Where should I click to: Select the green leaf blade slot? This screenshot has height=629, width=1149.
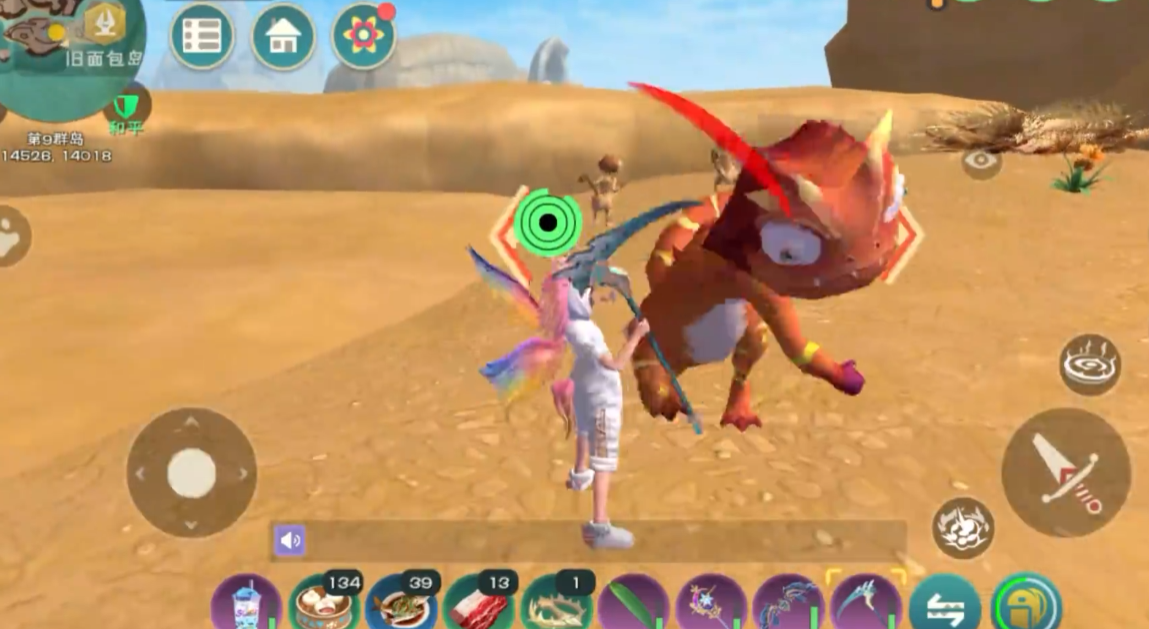point(633,604)
